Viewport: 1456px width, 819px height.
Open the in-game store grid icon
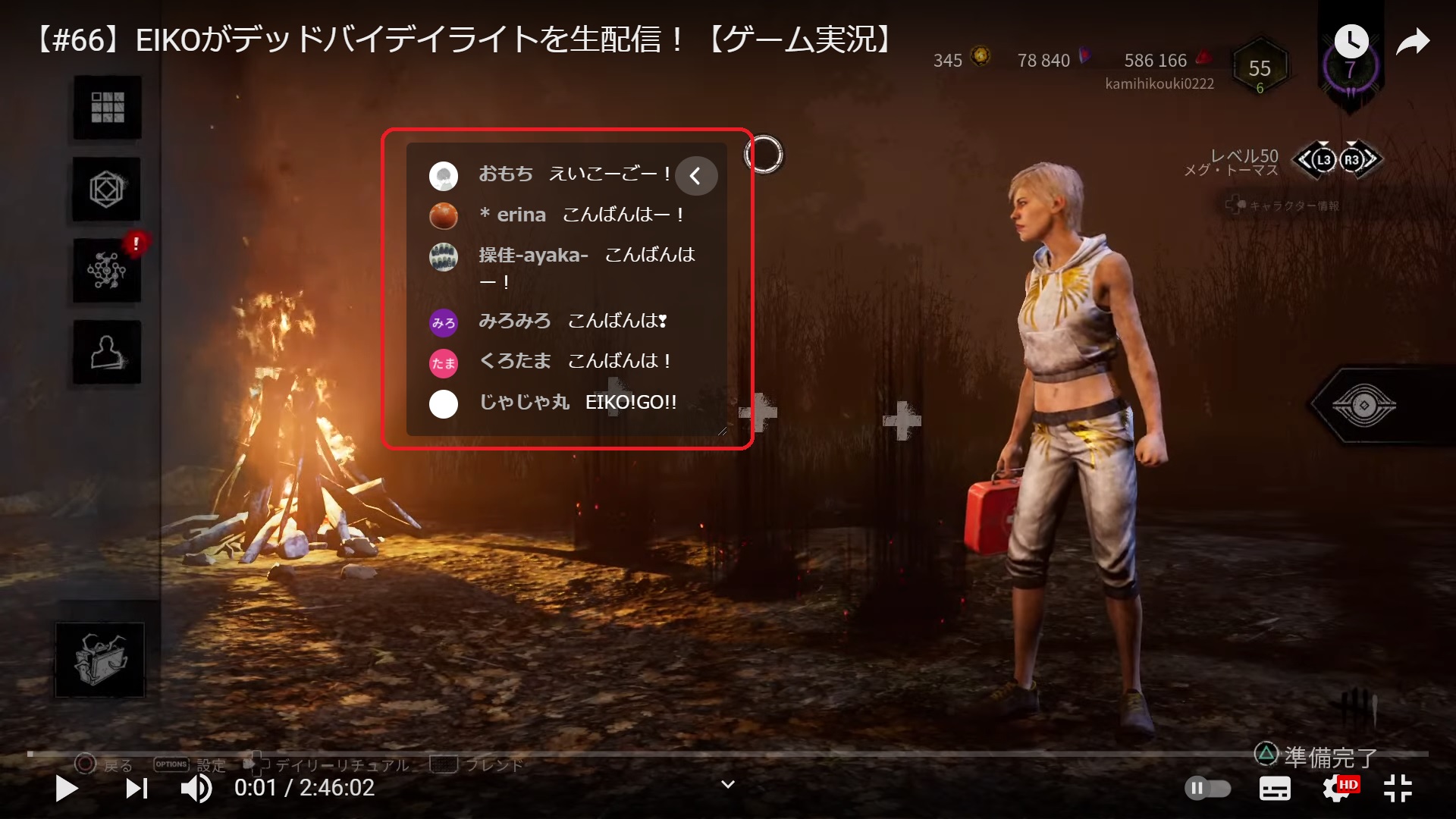click(107, 108)
